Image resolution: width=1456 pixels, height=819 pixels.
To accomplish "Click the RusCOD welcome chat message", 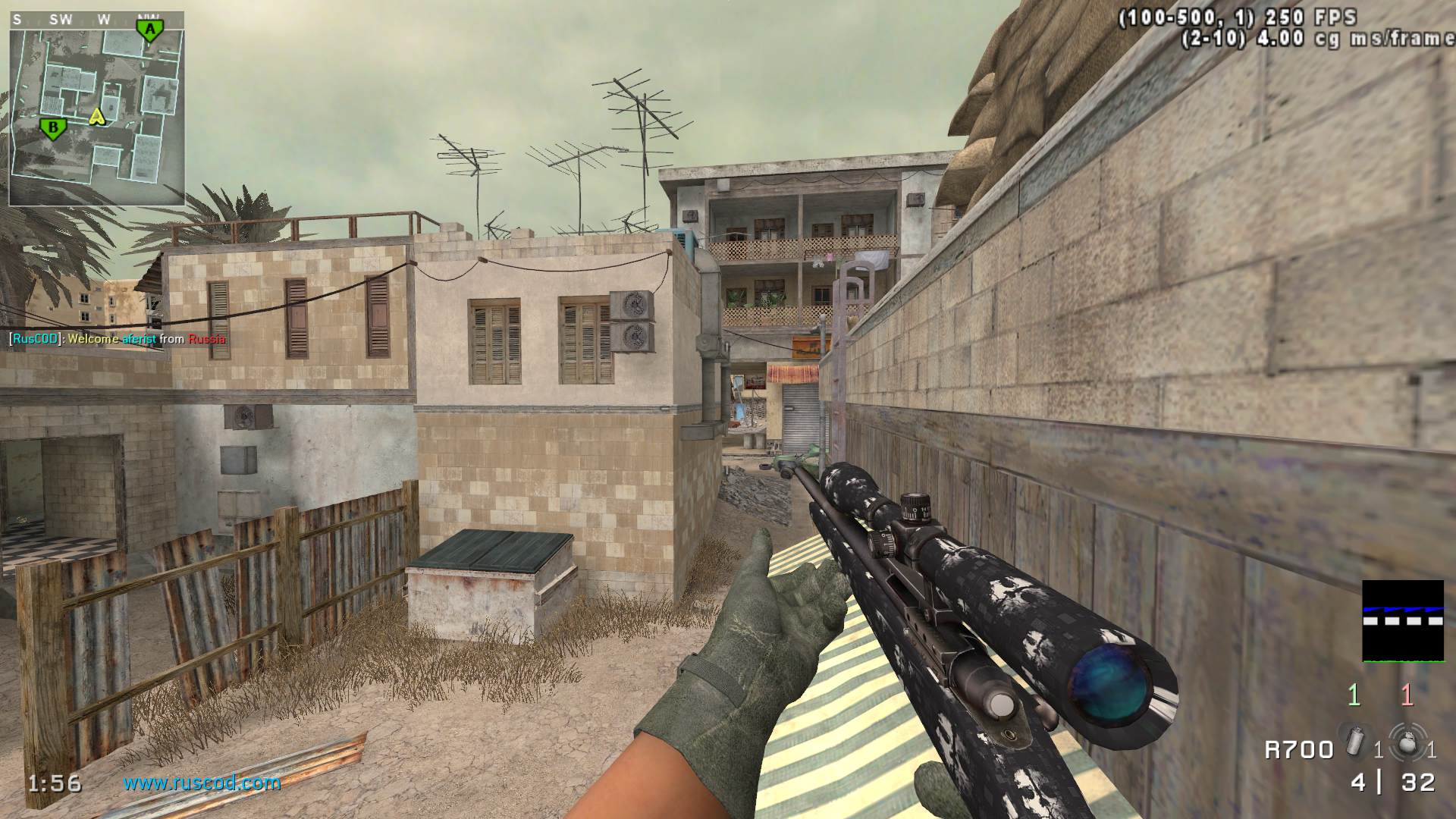I will coord(118,339).
